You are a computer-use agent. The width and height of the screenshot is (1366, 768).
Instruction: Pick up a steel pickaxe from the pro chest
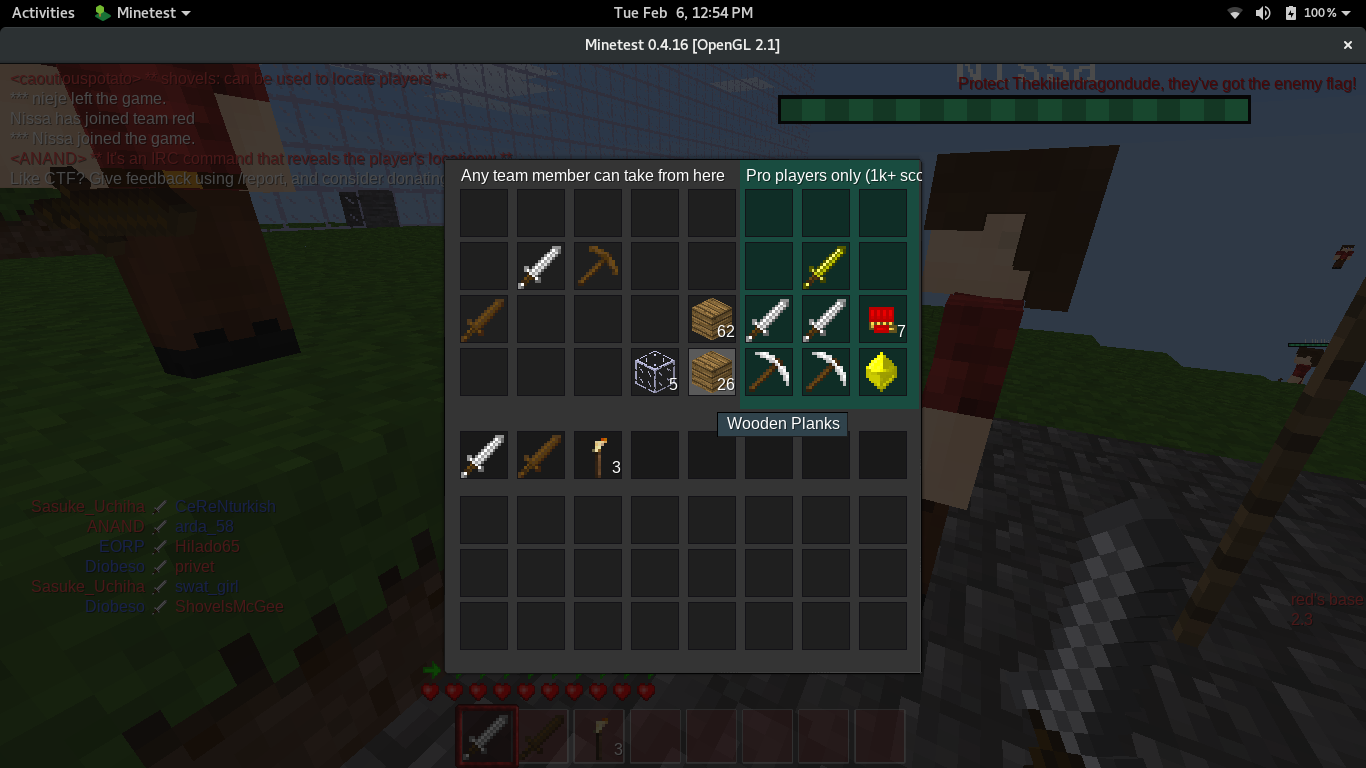[x=768, y=371]
